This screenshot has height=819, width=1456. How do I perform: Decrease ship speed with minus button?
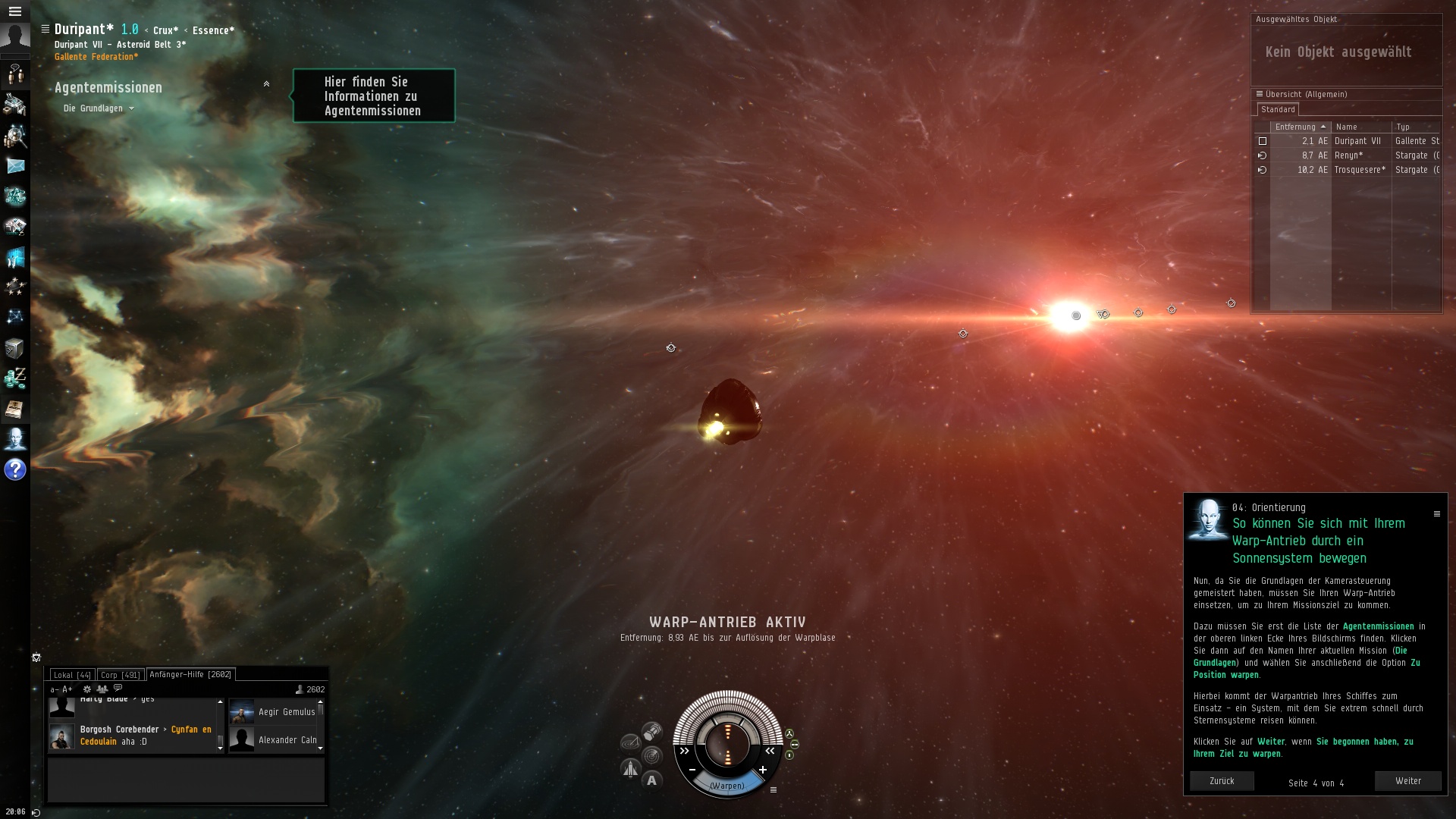coord(692,770)
